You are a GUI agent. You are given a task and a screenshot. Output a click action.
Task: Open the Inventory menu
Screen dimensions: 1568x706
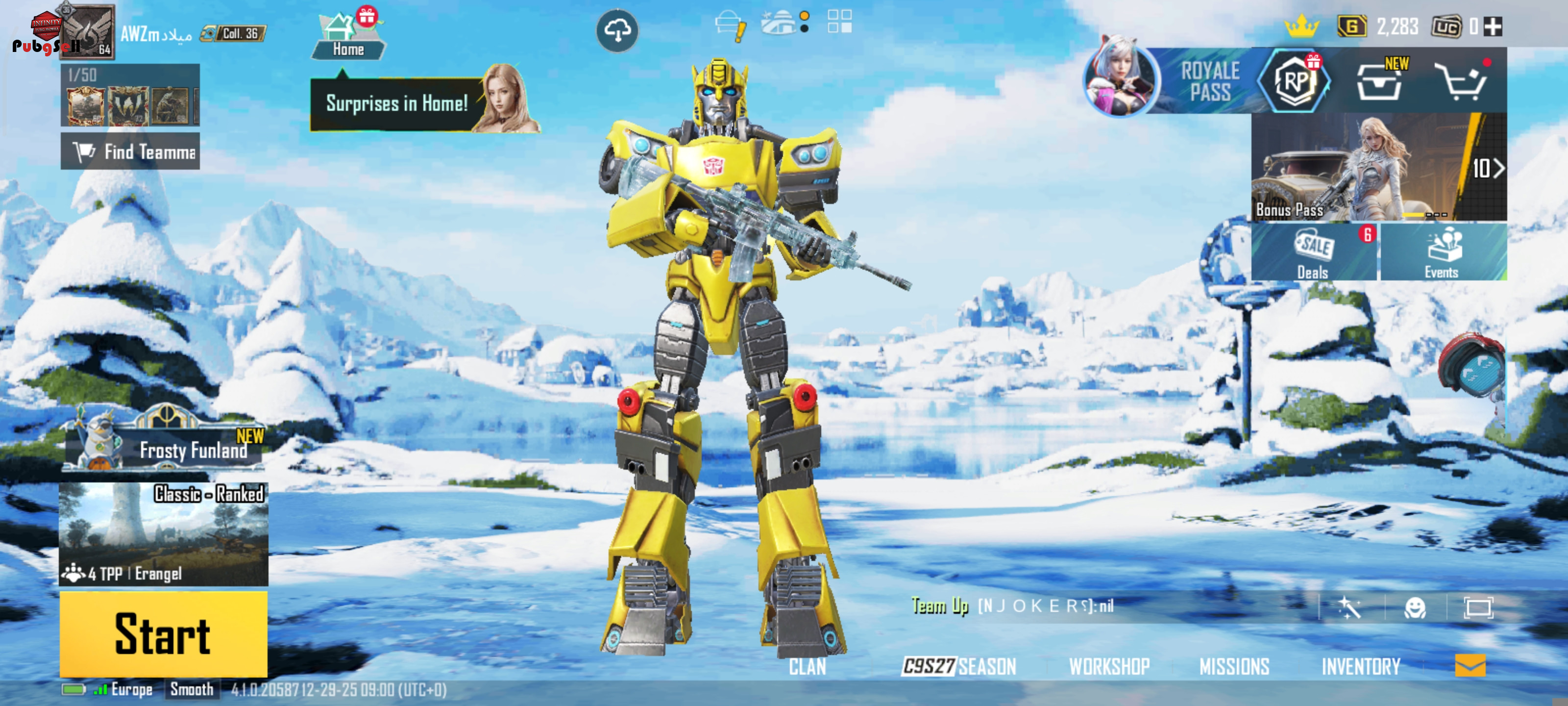[x=1360, y=666]
